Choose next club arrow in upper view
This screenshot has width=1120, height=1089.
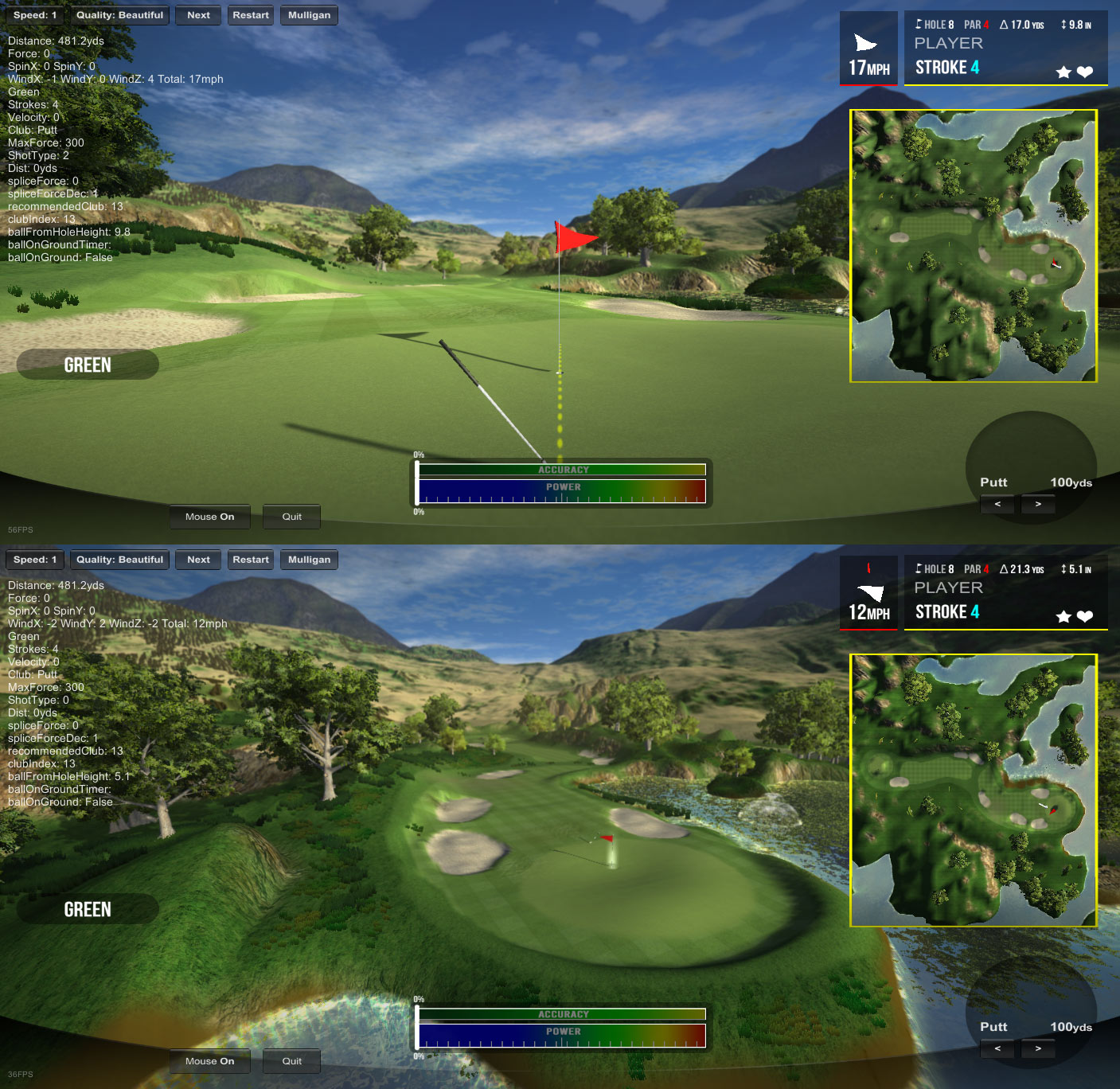[1038, 504]
